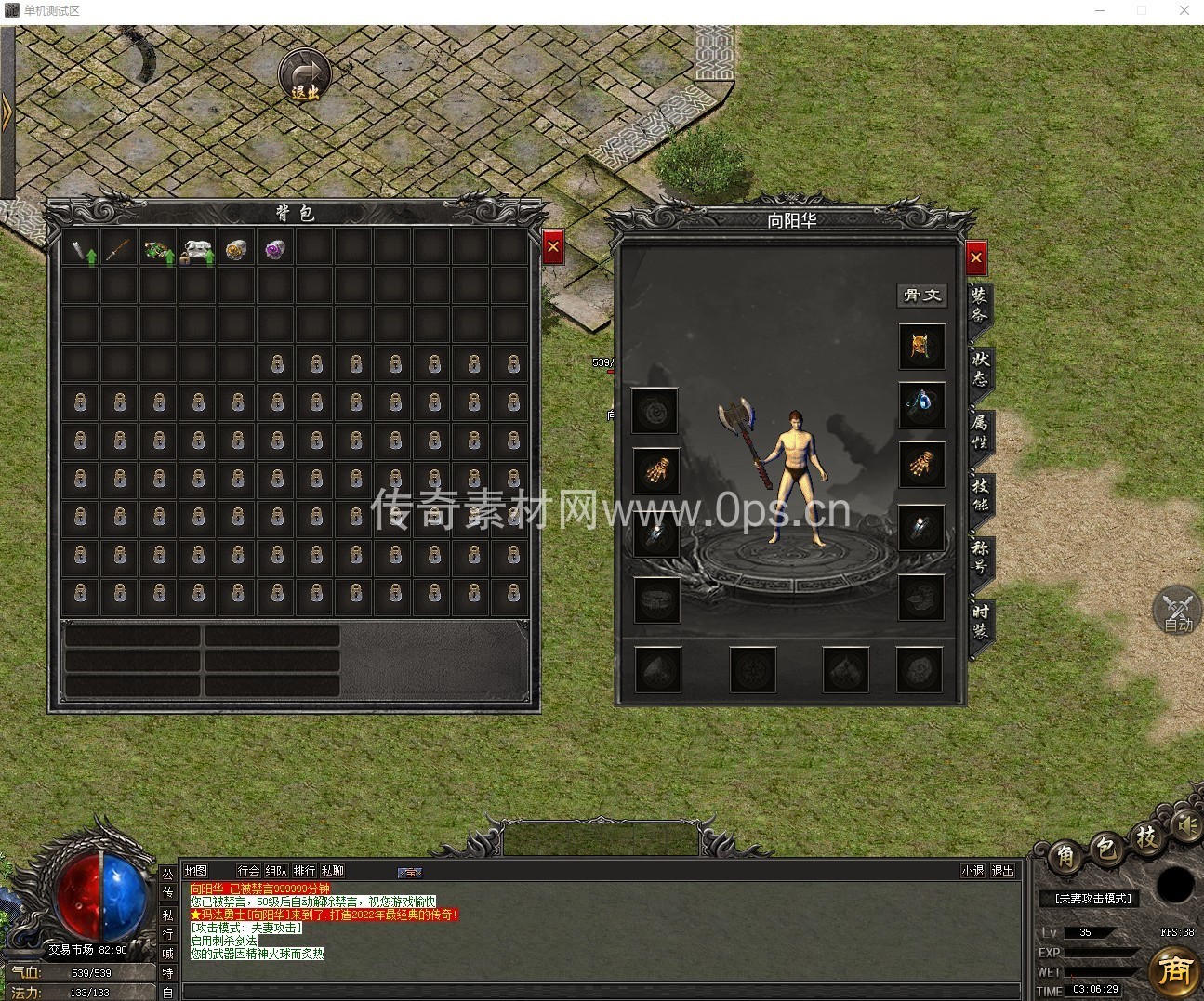
Task: Close the game window
Action: click(x=1184, y=10)
